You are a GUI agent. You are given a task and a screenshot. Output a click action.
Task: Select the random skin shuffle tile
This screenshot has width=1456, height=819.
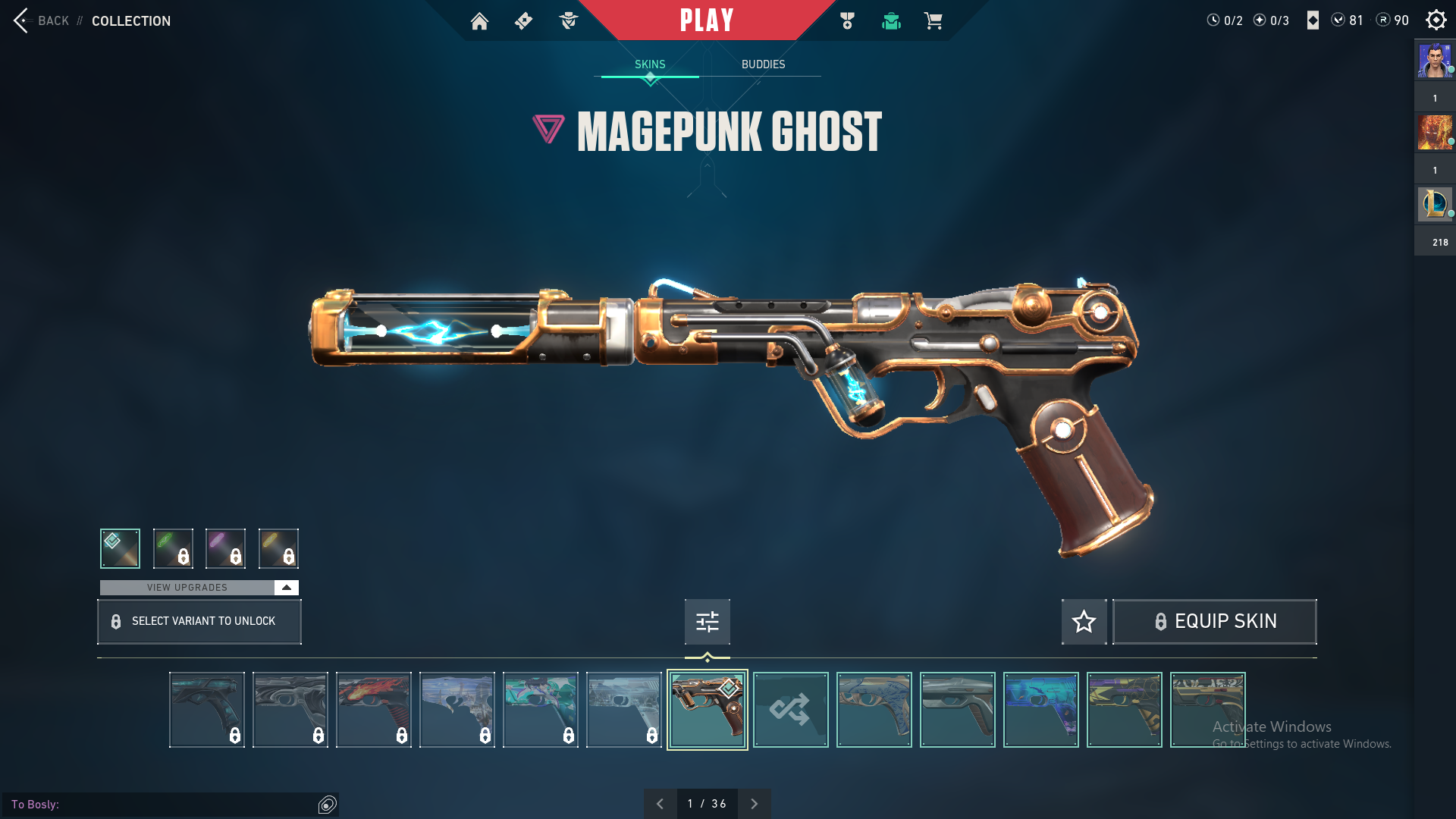(x=790, y=710)
